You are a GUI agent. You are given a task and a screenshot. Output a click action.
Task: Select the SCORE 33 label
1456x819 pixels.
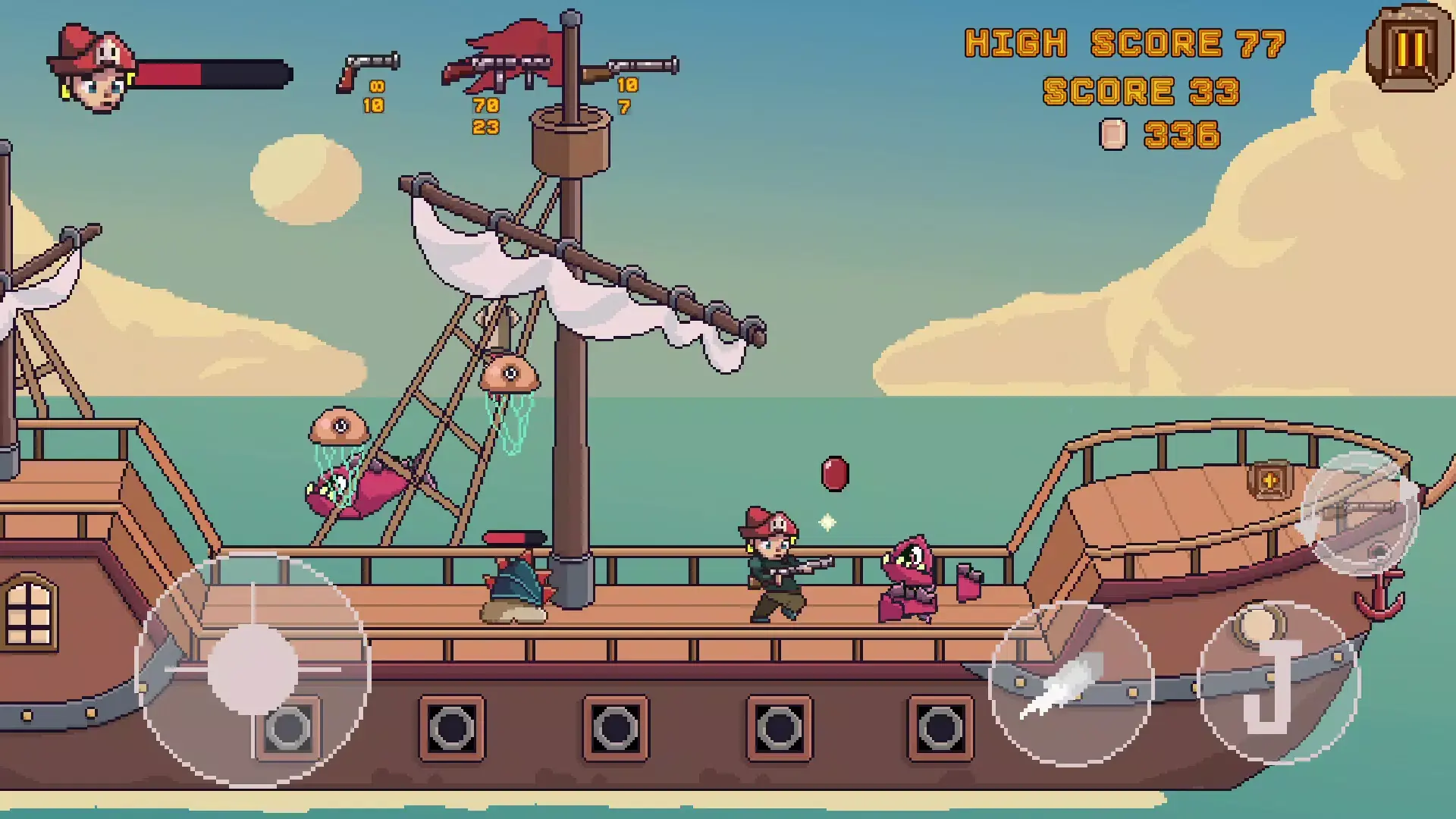pyautogui.click(x=1141, y=93)
